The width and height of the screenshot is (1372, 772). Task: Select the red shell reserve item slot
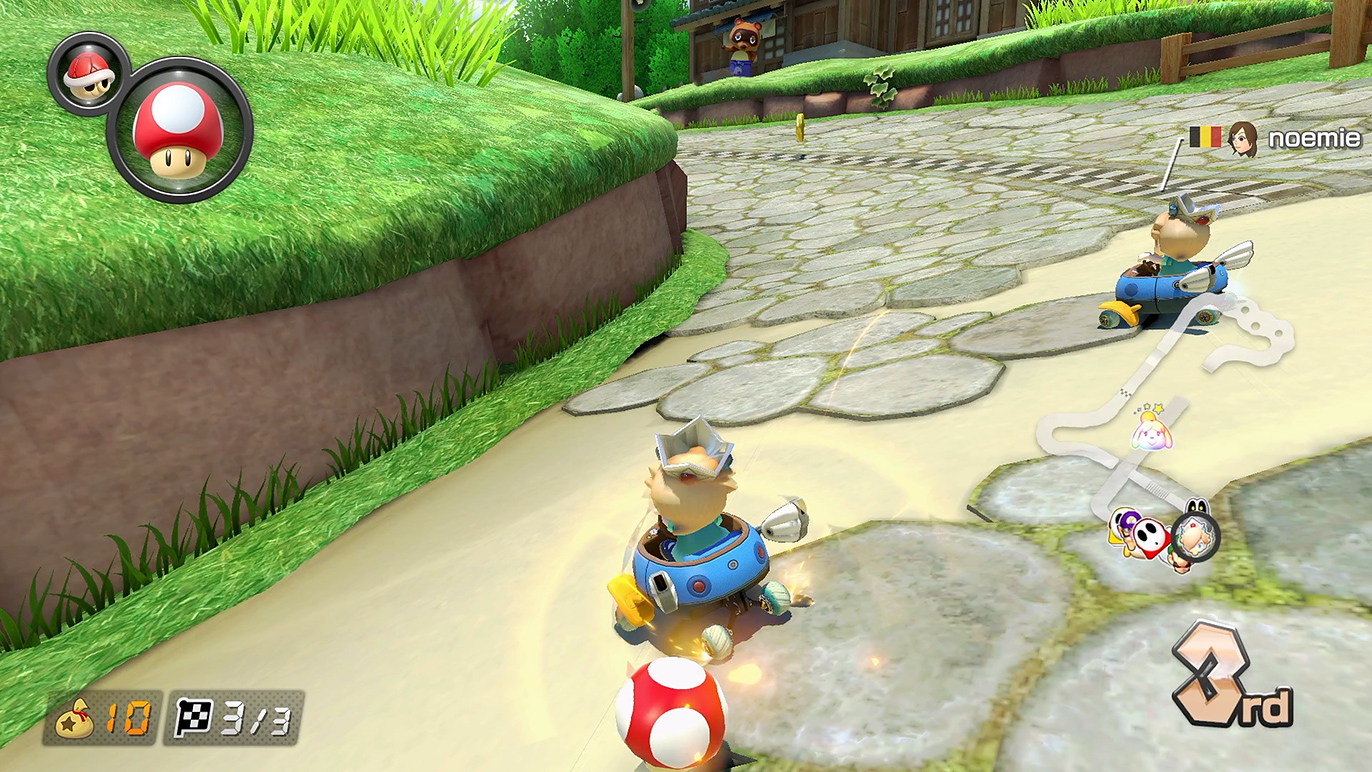pos(87,73)
